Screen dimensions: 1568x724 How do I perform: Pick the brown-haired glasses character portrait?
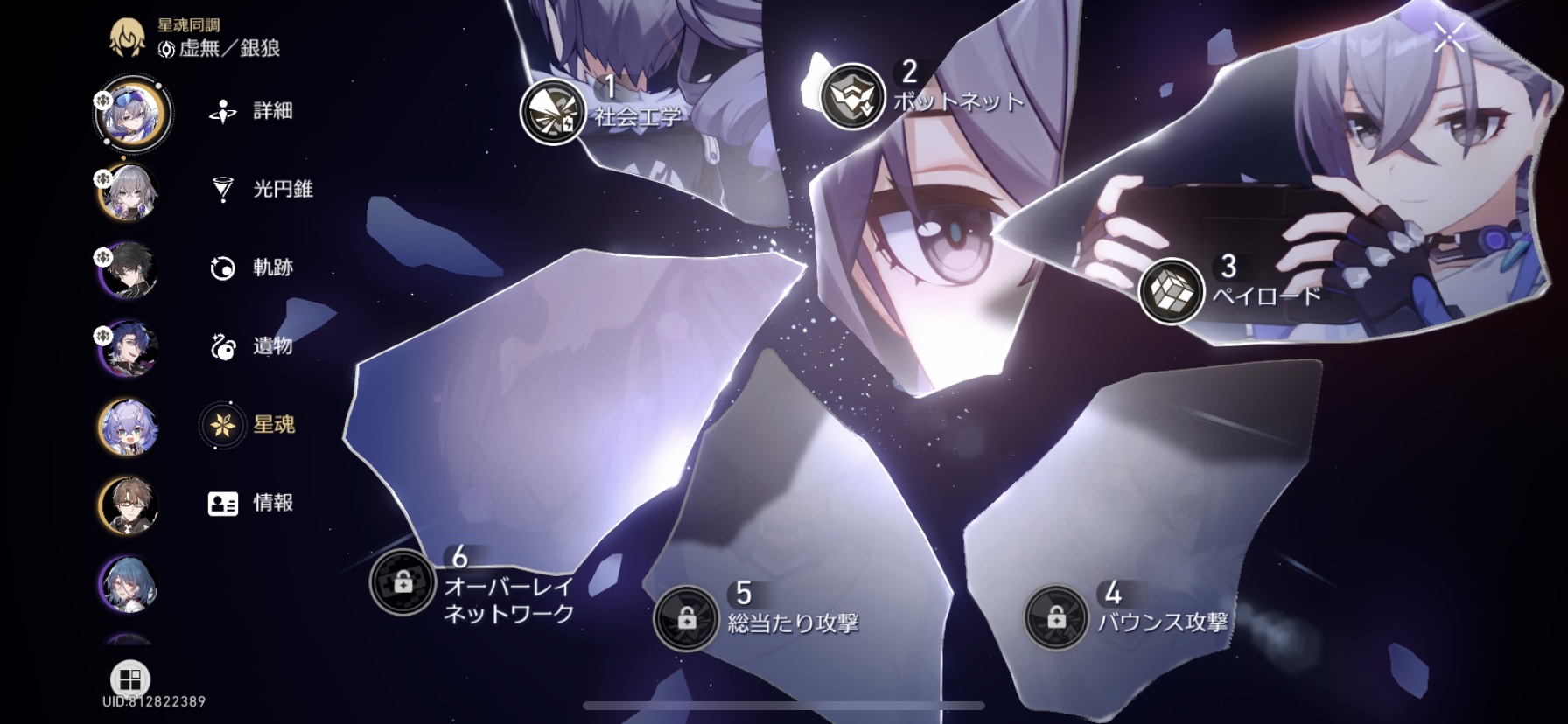[129, 505]
